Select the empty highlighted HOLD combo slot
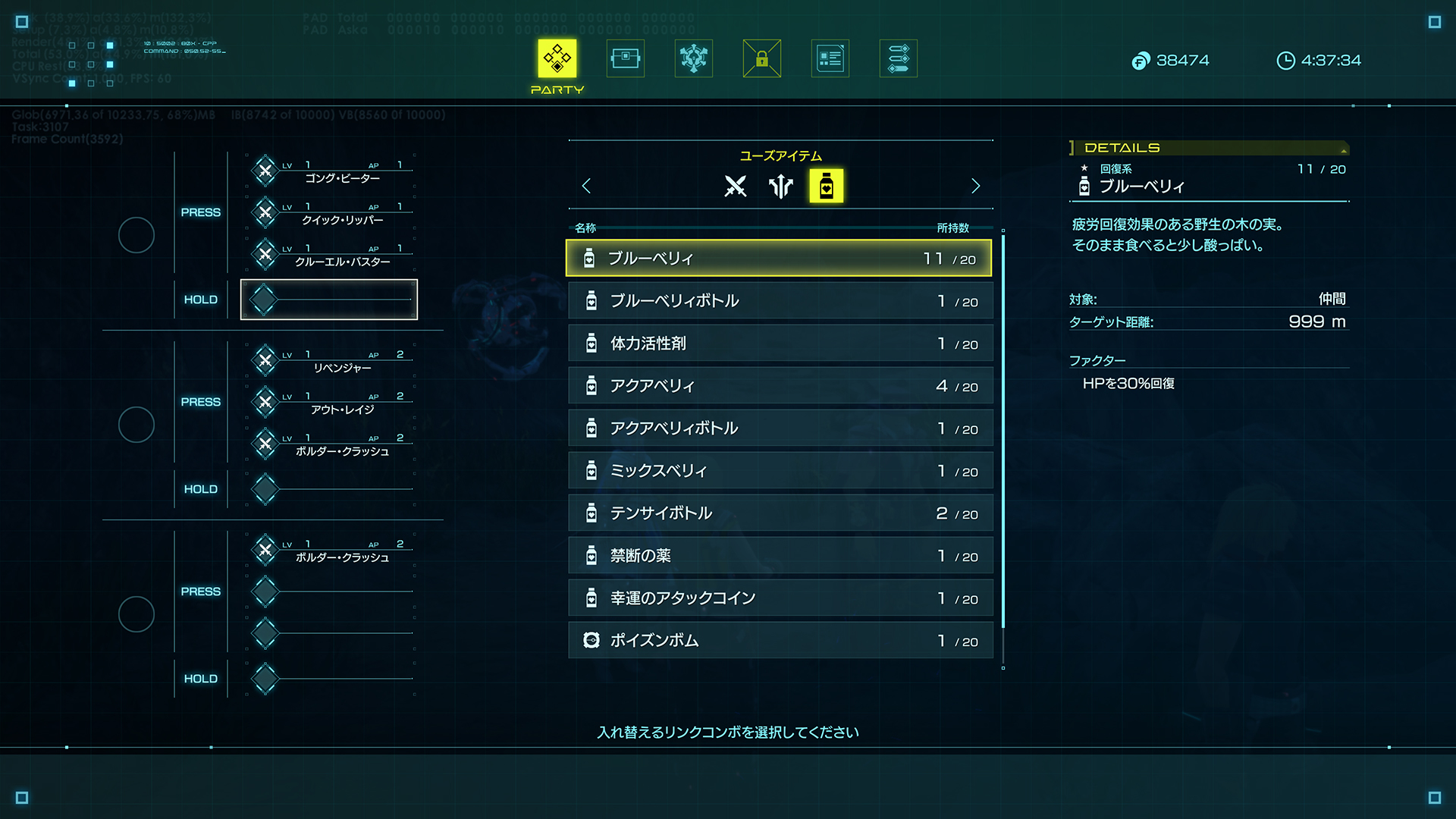Screen dimensions: 1456x819 (x=329, y=299)
